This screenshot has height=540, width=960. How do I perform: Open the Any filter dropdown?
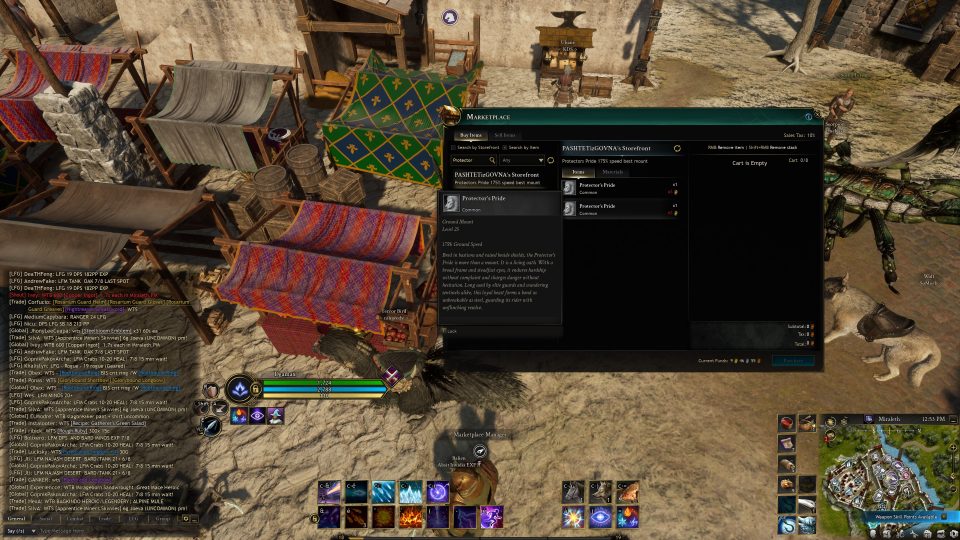pos(518,160)
